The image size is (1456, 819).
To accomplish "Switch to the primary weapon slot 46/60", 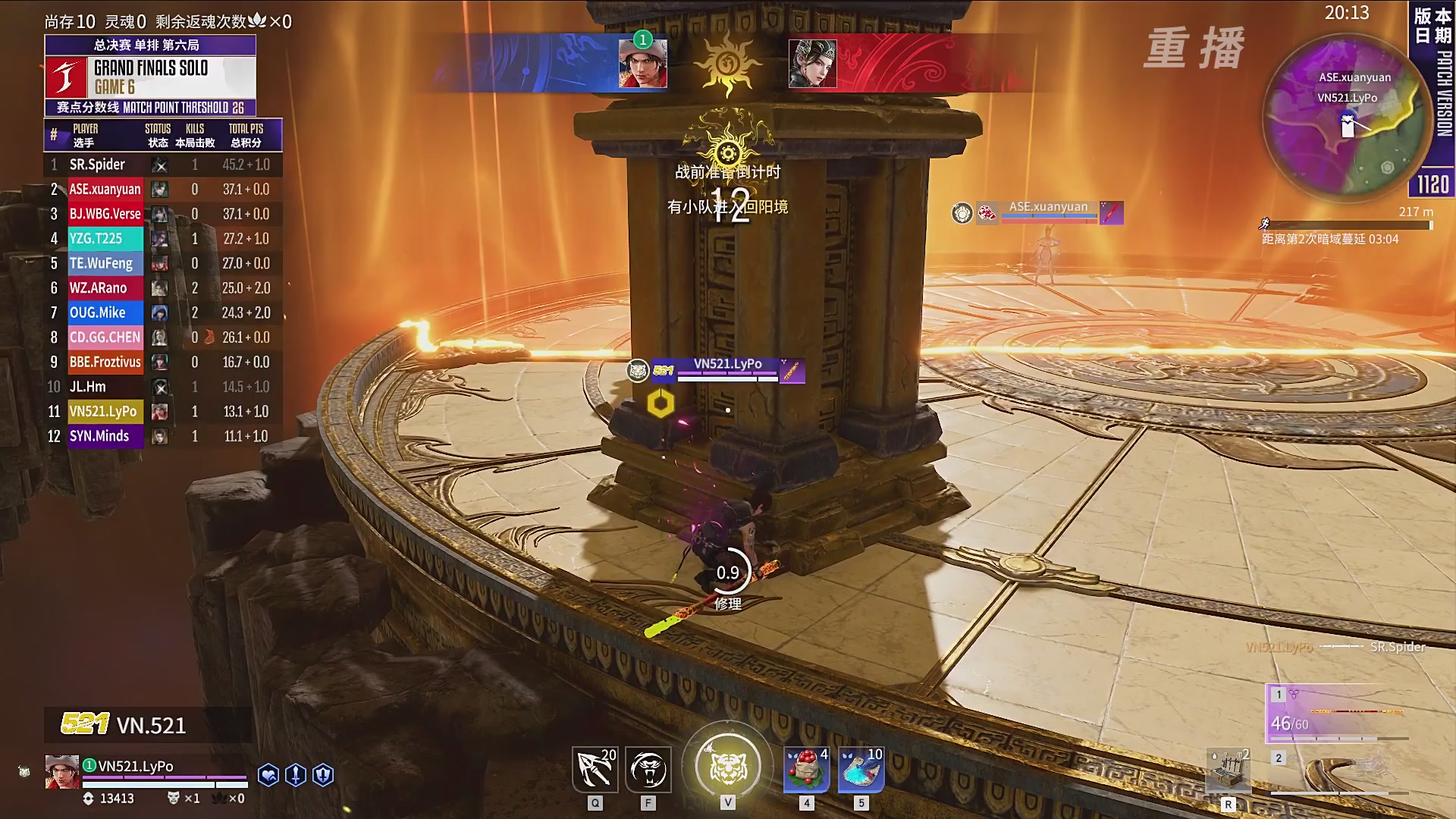I will 1338,713.
